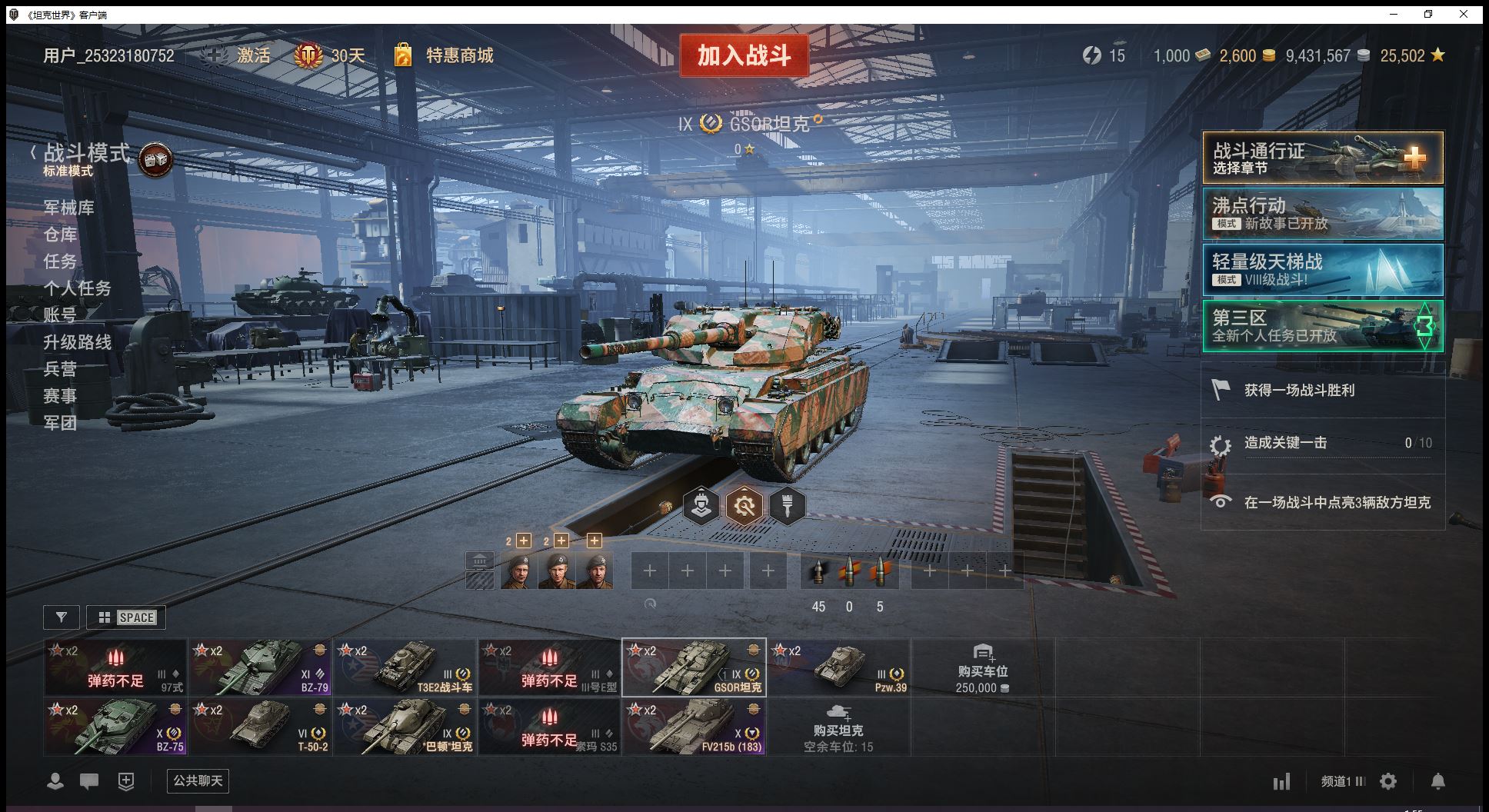Screen dimensions: 1489x812
Task: Select the T-50-2 tank card
Action: 261,727
